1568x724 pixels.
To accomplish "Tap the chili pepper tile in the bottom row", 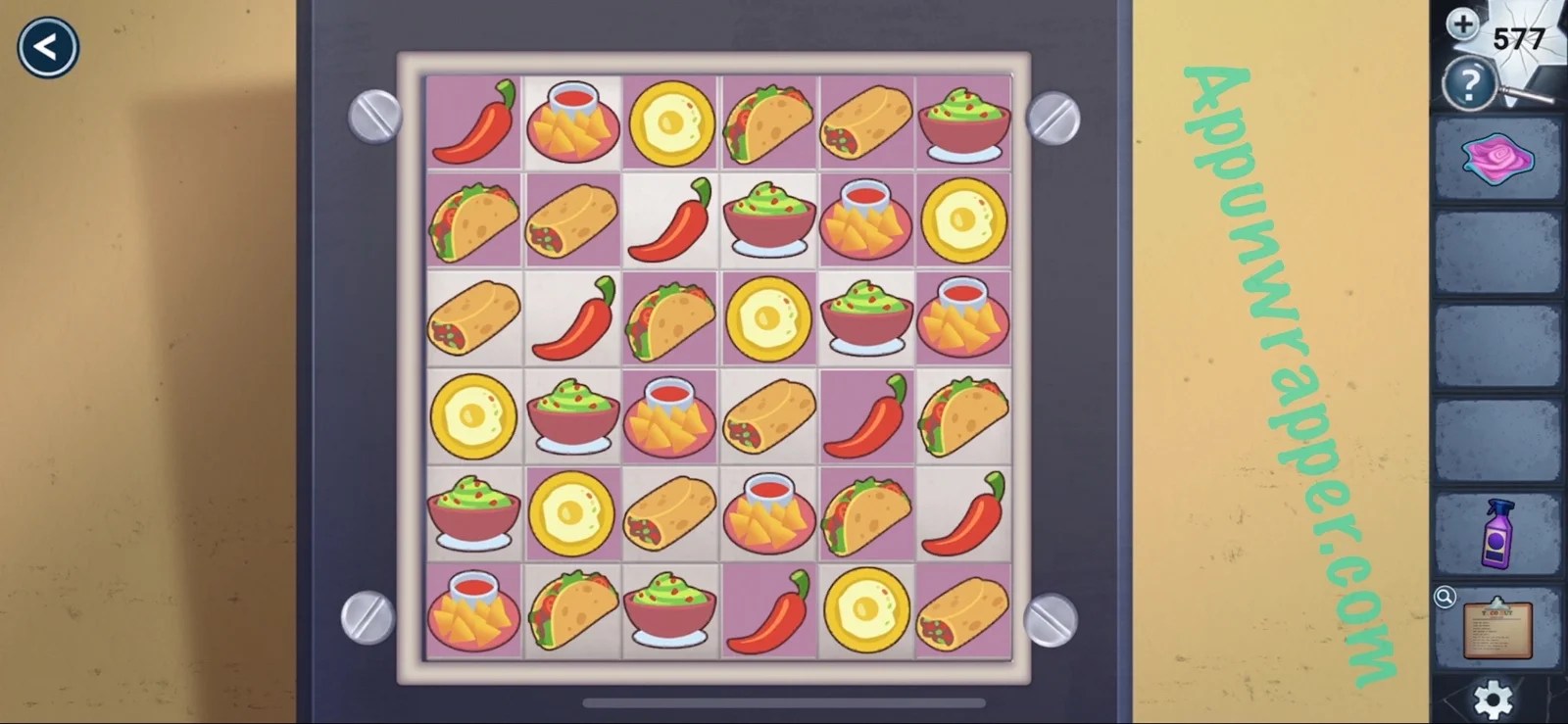I will point(768,612).
